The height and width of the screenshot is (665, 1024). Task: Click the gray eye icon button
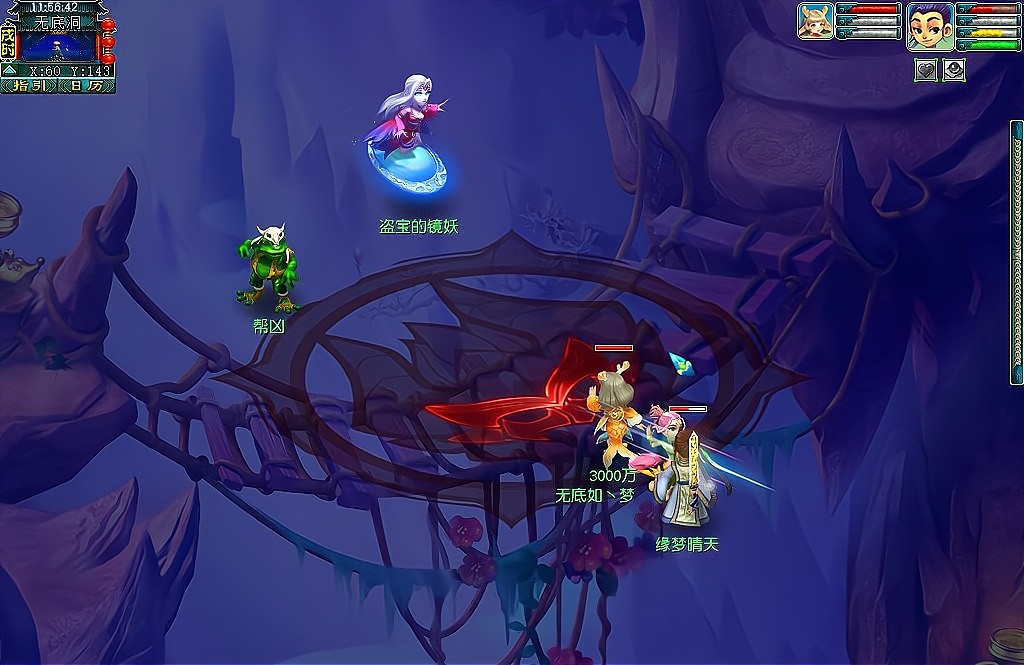(954, 70)
